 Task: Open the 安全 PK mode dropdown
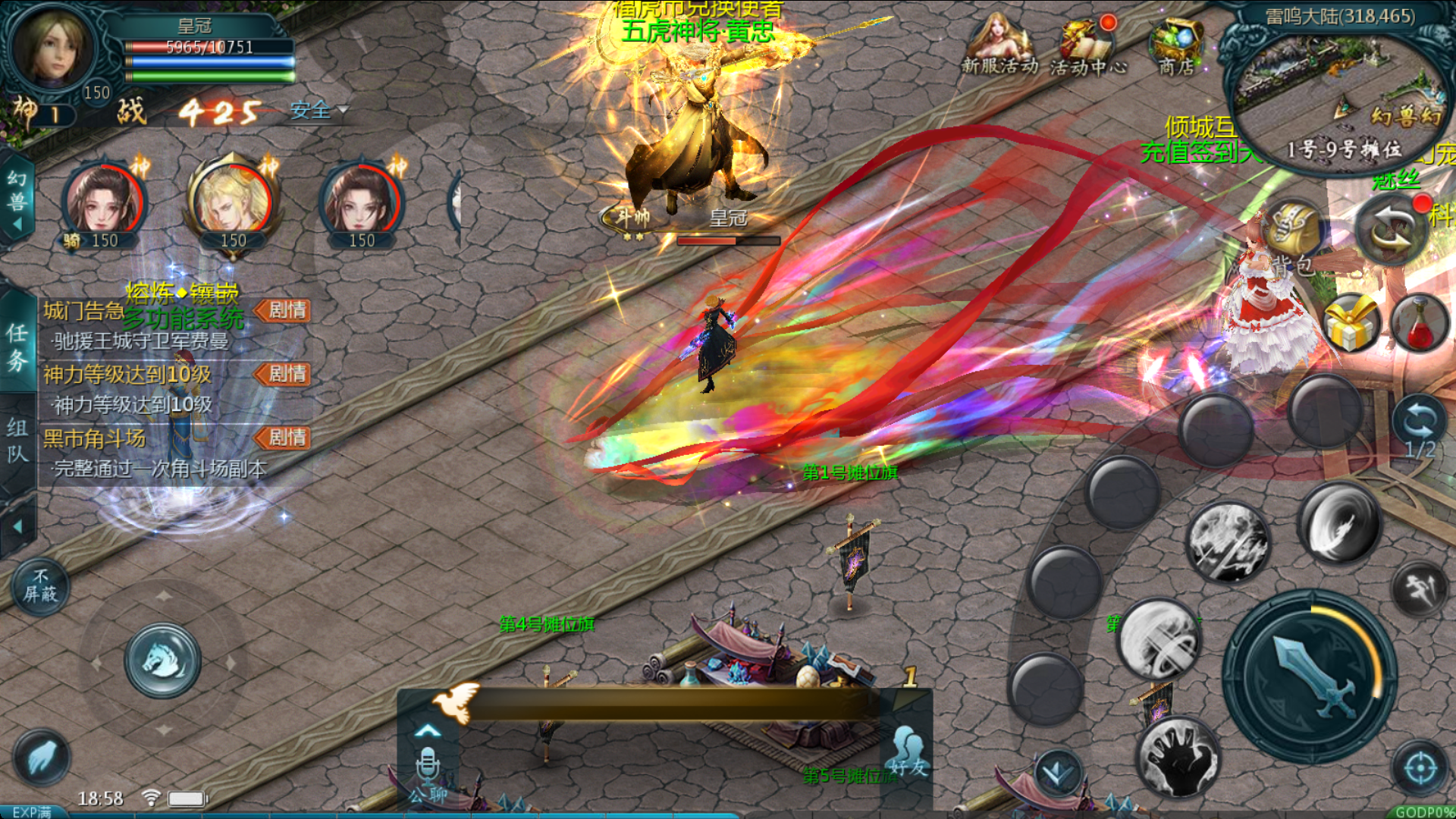click(x=318, y=111)
